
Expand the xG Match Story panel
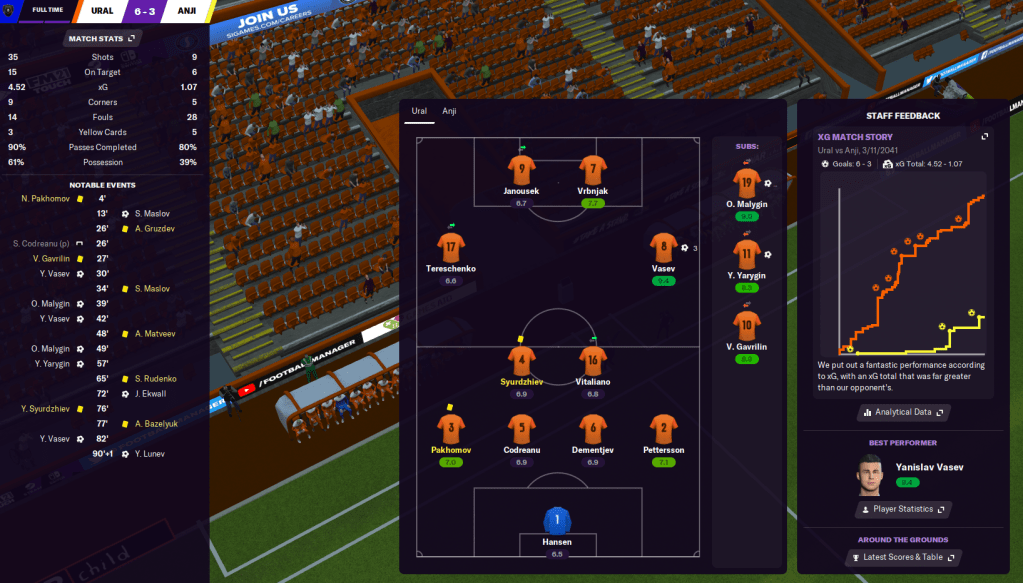point(984,136)
